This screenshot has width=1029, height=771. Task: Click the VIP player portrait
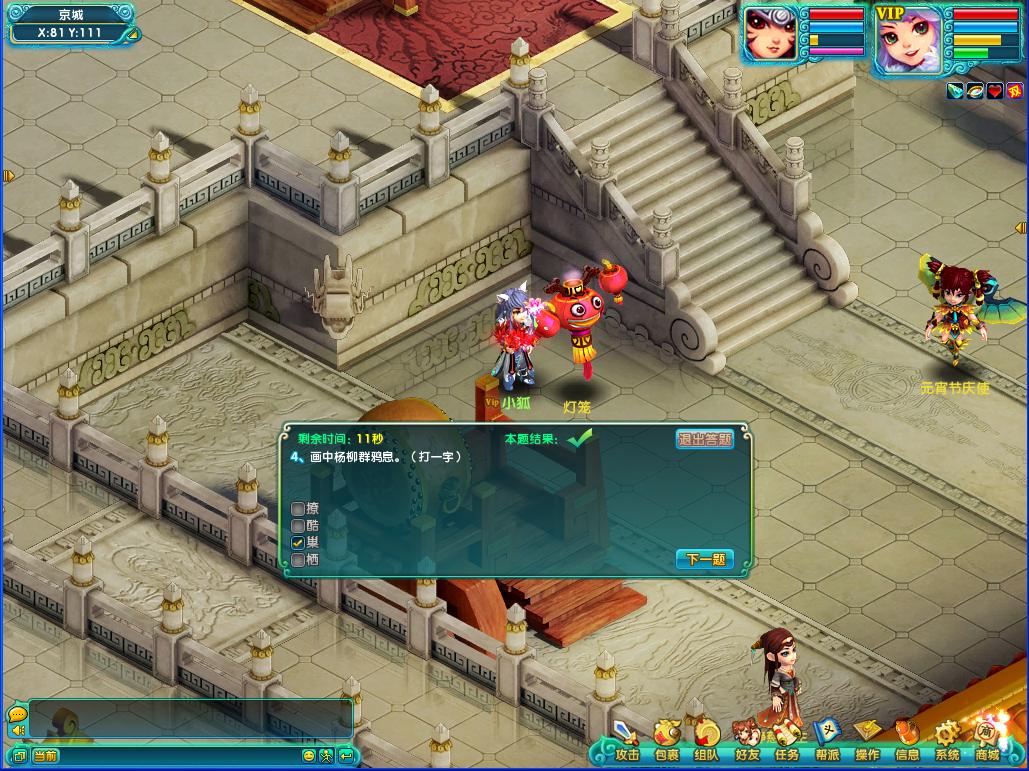(908, 40)
